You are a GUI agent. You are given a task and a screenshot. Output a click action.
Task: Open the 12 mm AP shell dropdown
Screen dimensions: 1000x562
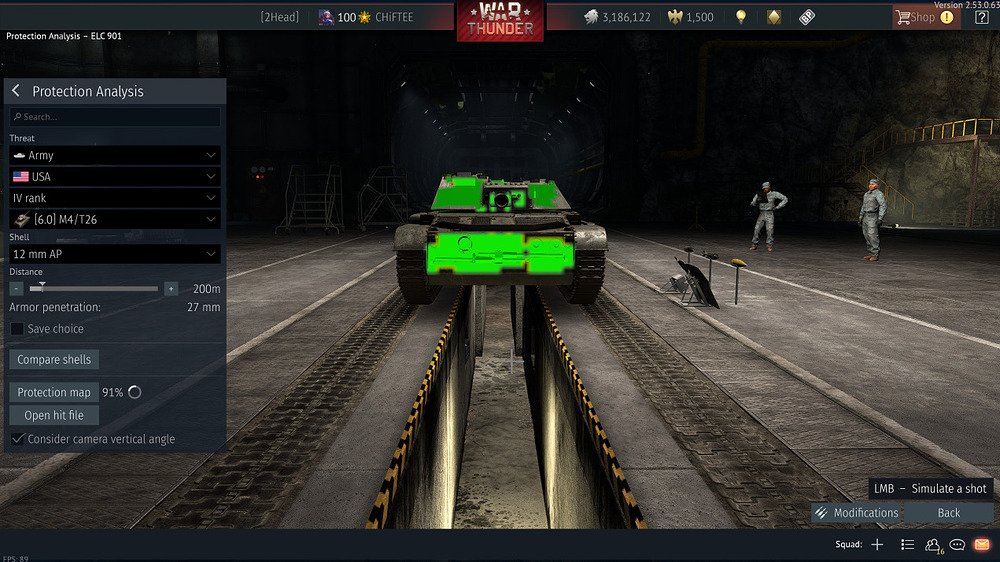coord(115,255)
